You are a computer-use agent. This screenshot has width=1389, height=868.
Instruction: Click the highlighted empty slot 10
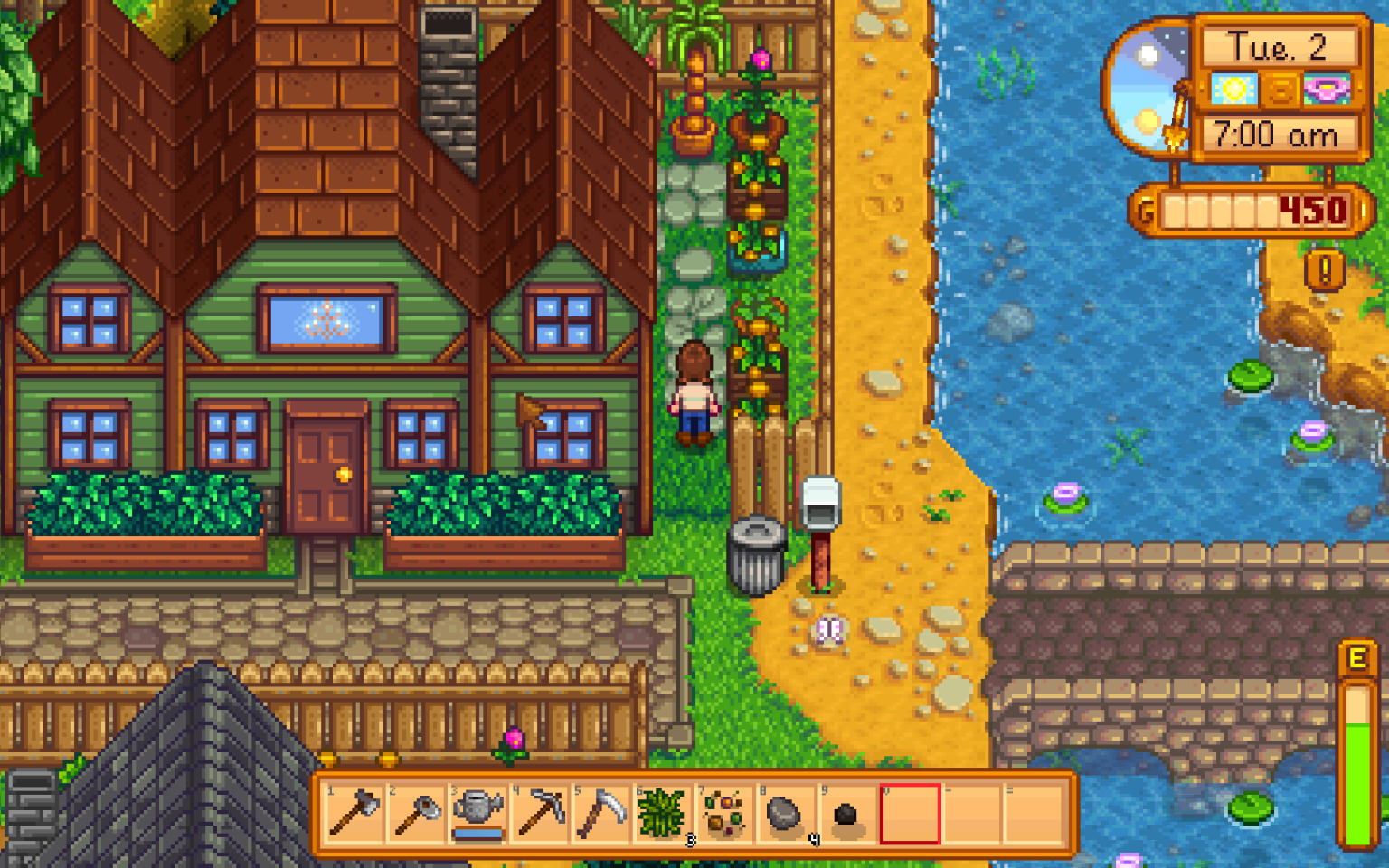(907, 816)
